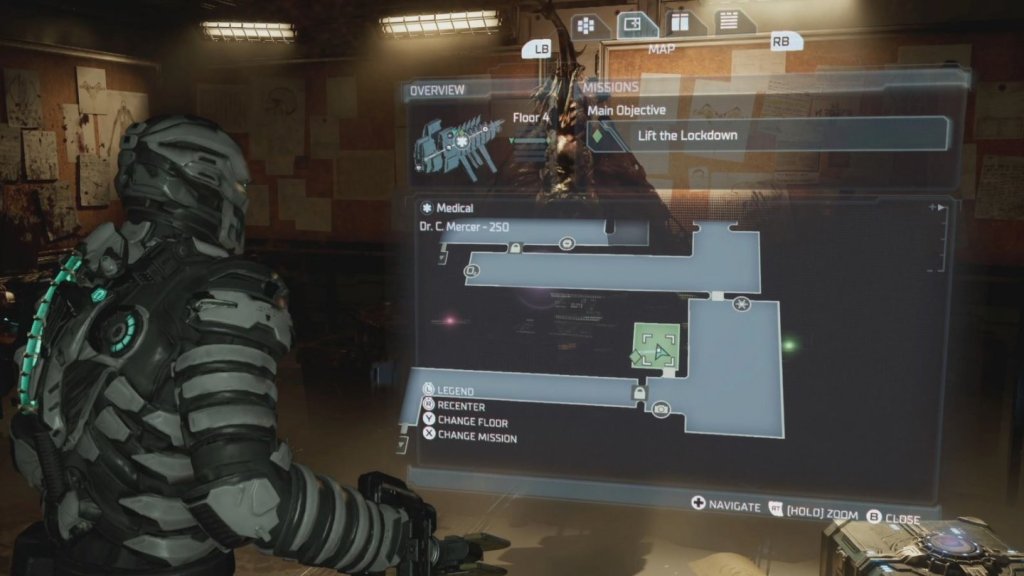Select the oxygen marker left of corridor
Screen dimensions: 1024x576
tap(472, 270)
